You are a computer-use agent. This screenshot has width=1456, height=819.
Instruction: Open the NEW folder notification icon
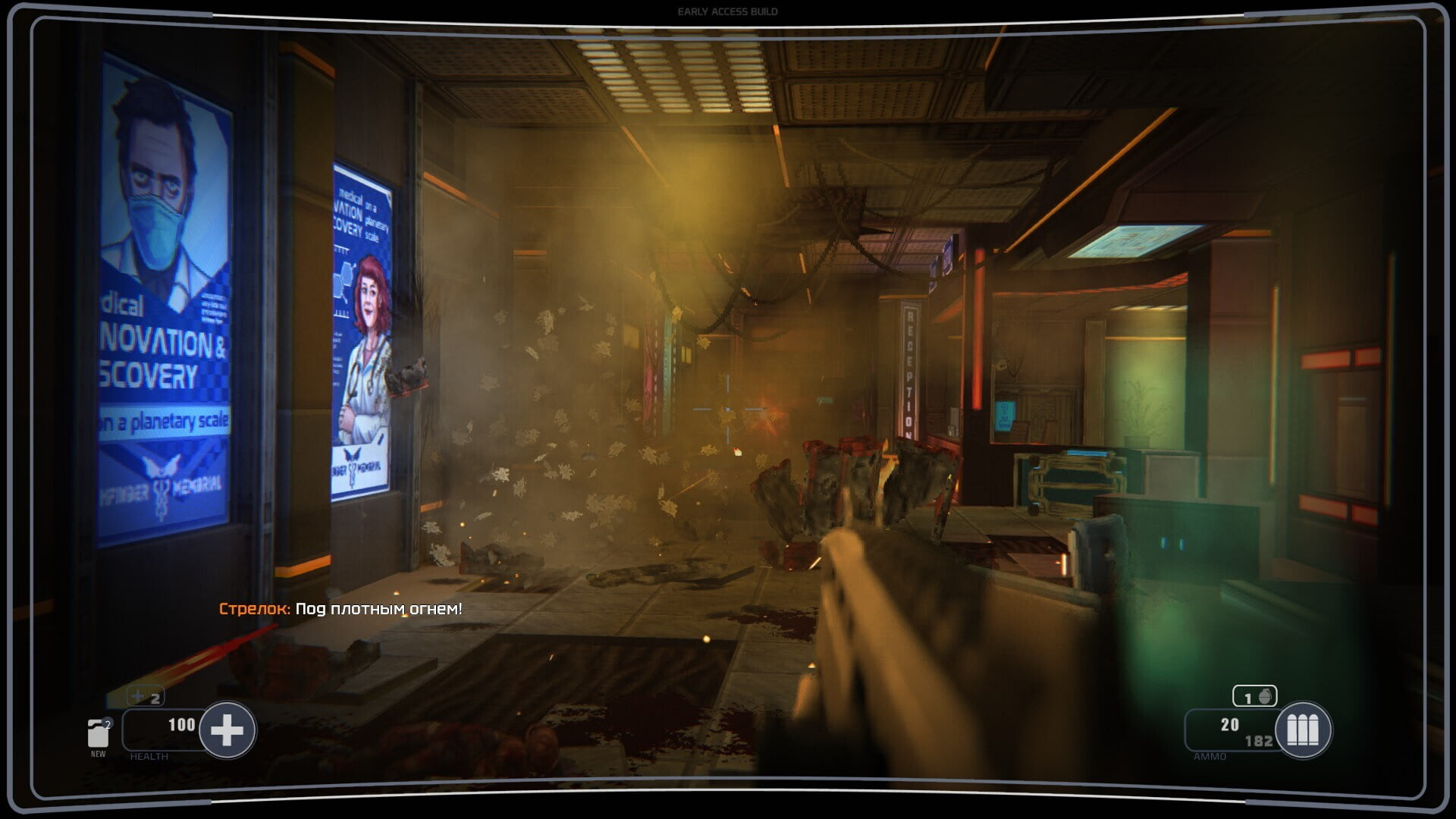98,734
